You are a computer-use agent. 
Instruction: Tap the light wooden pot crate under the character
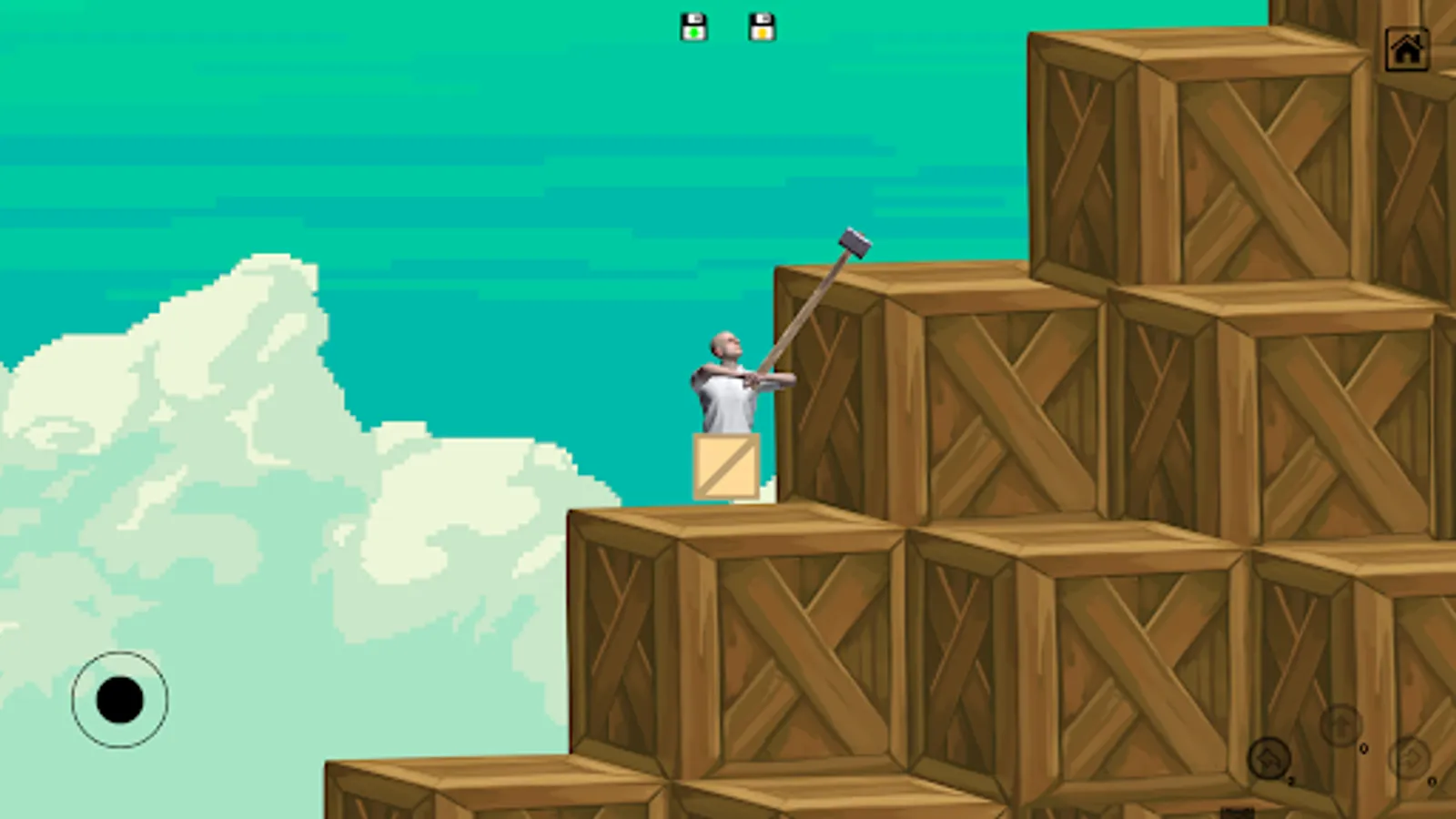pos(725,467)
